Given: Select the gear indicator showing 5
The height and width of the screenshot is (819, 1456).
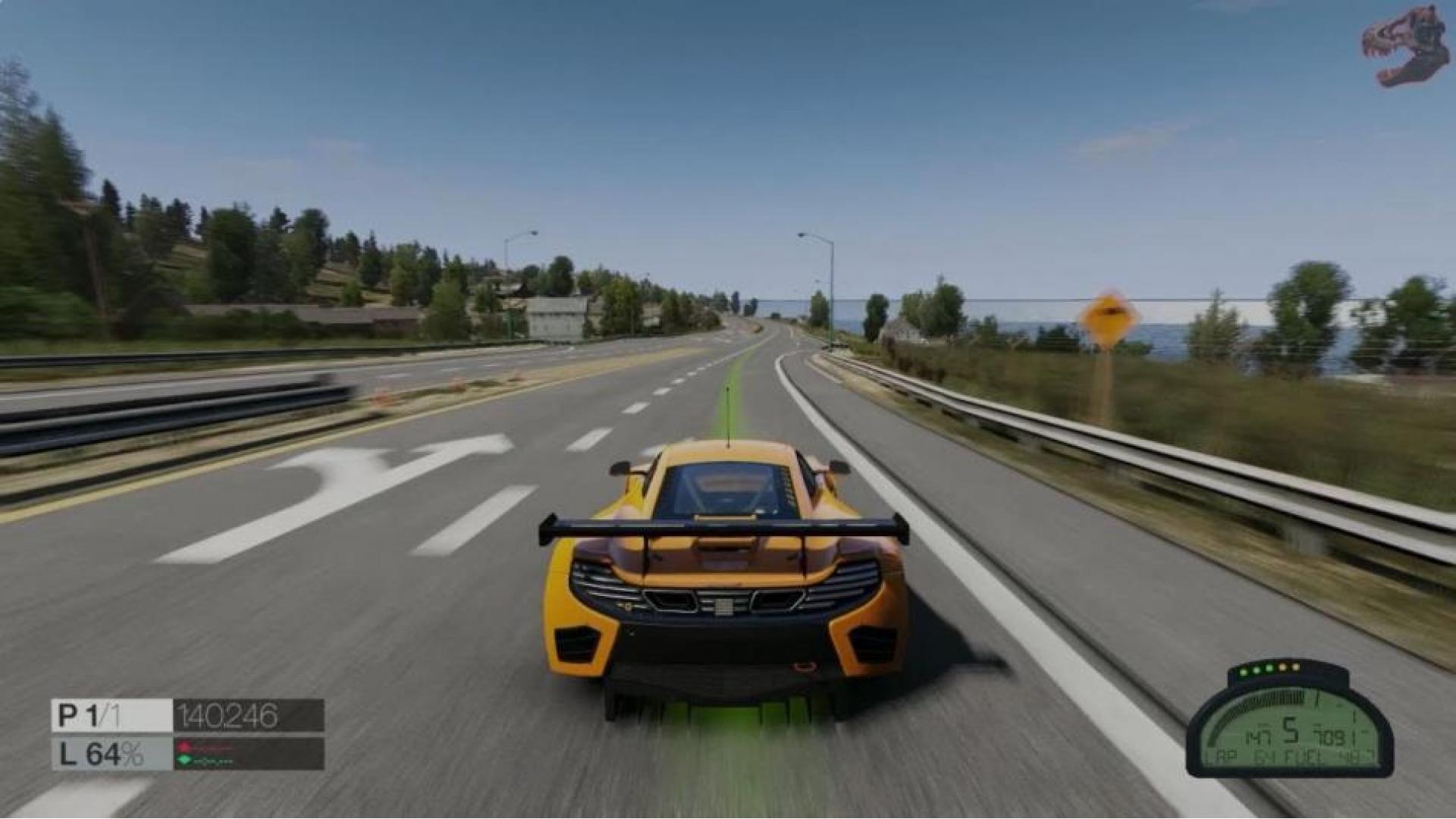Looking at the screenshot, I should pos(1291,729).
